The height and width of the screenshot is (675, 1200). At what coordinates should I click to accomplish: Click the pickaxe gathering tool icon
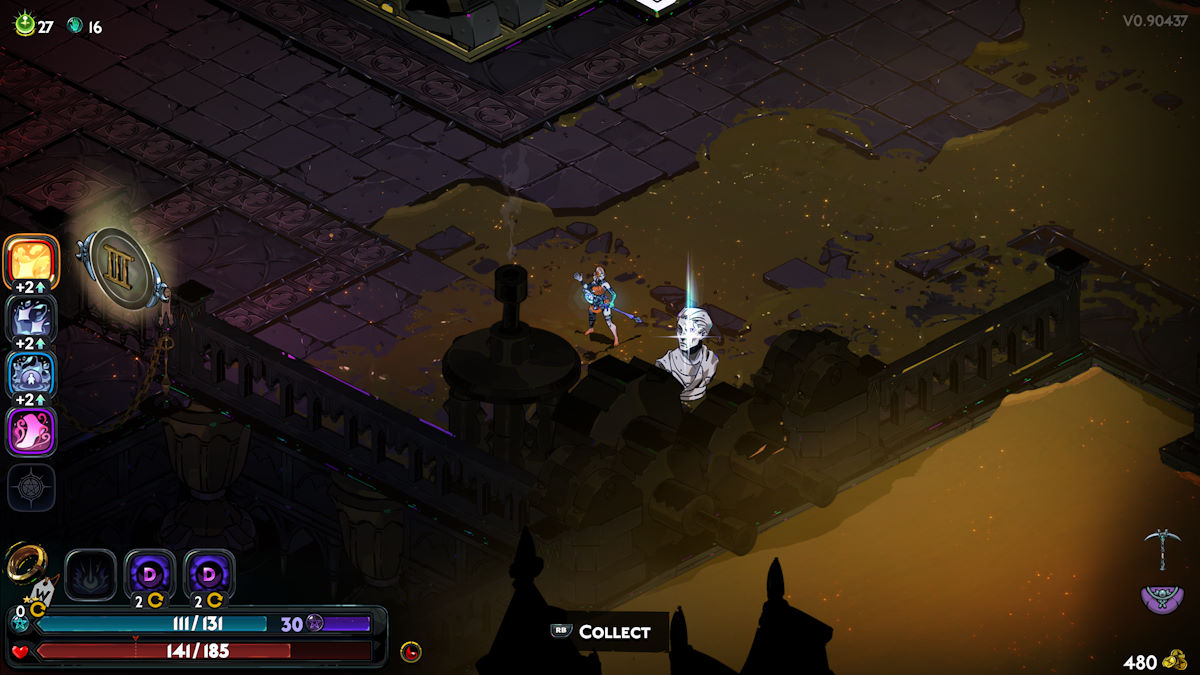(1162, 549)
